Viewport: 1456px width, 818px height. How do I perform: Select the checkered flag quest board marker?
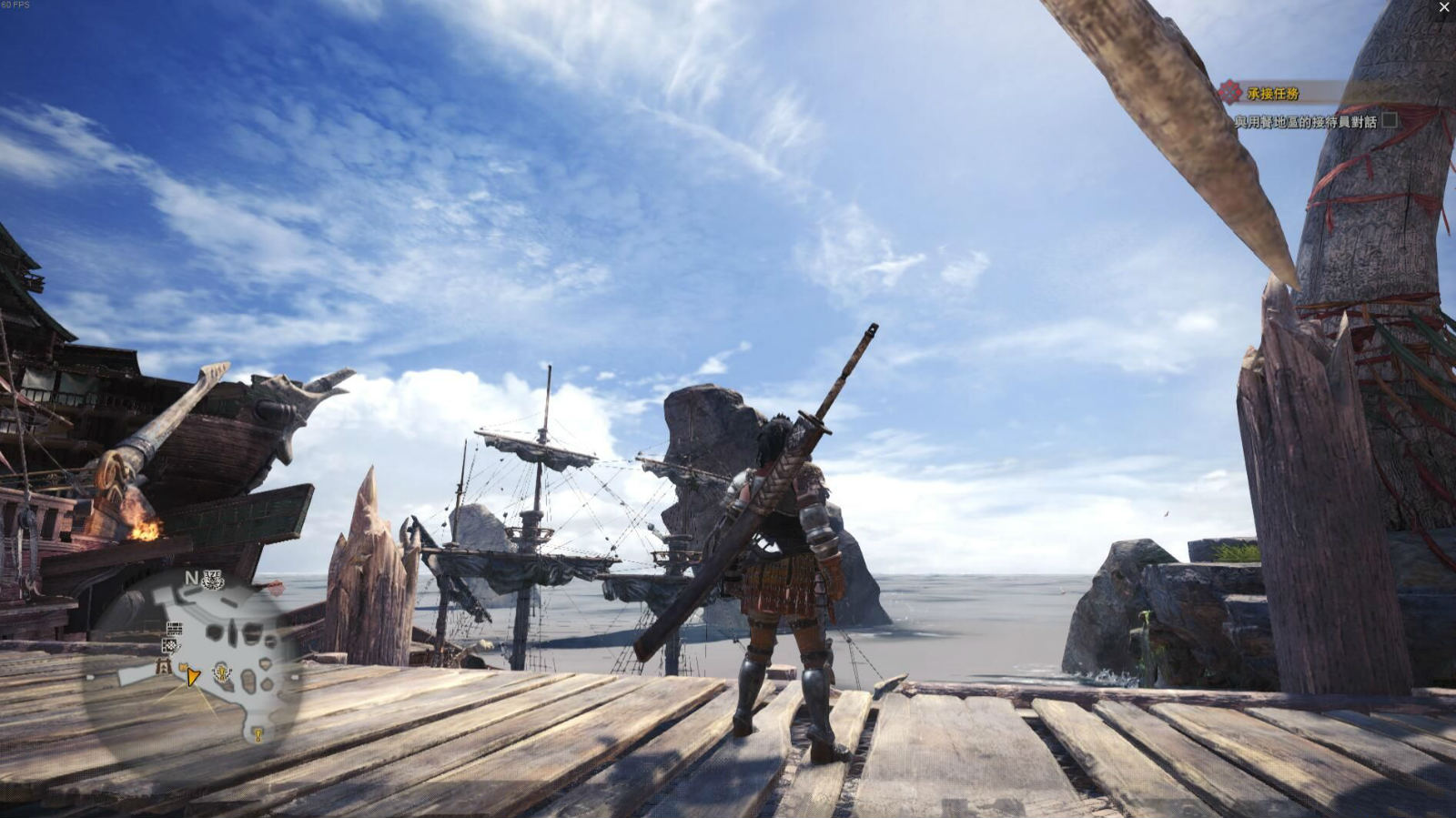[x=171, y=645]
